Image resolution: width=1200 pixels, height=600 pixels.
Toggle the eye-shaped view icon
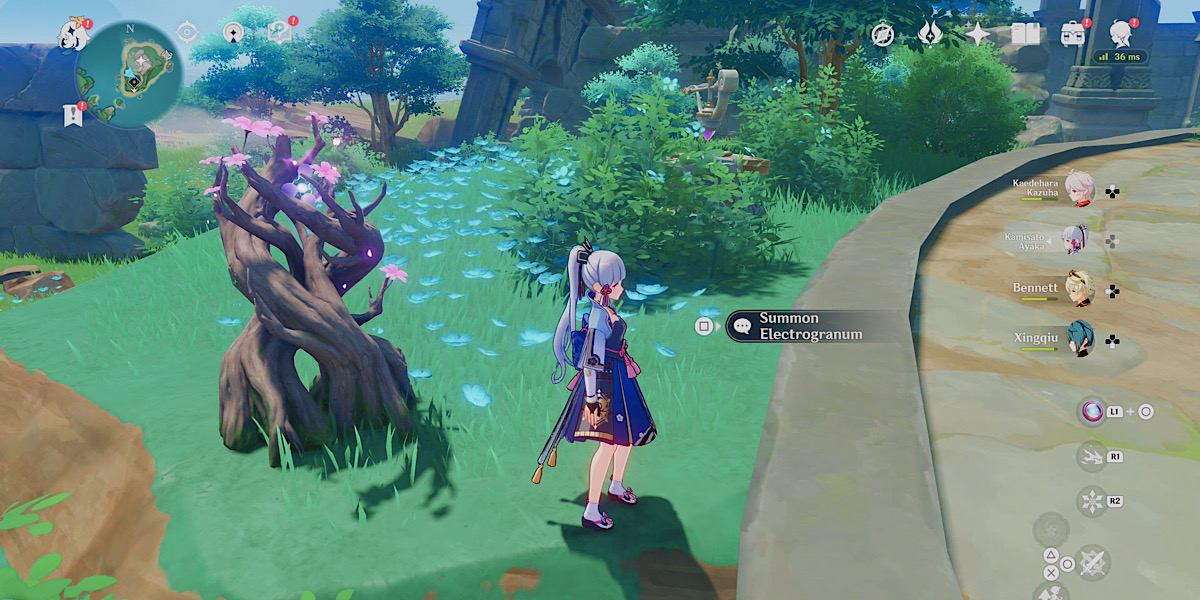(x=185, y=33)
